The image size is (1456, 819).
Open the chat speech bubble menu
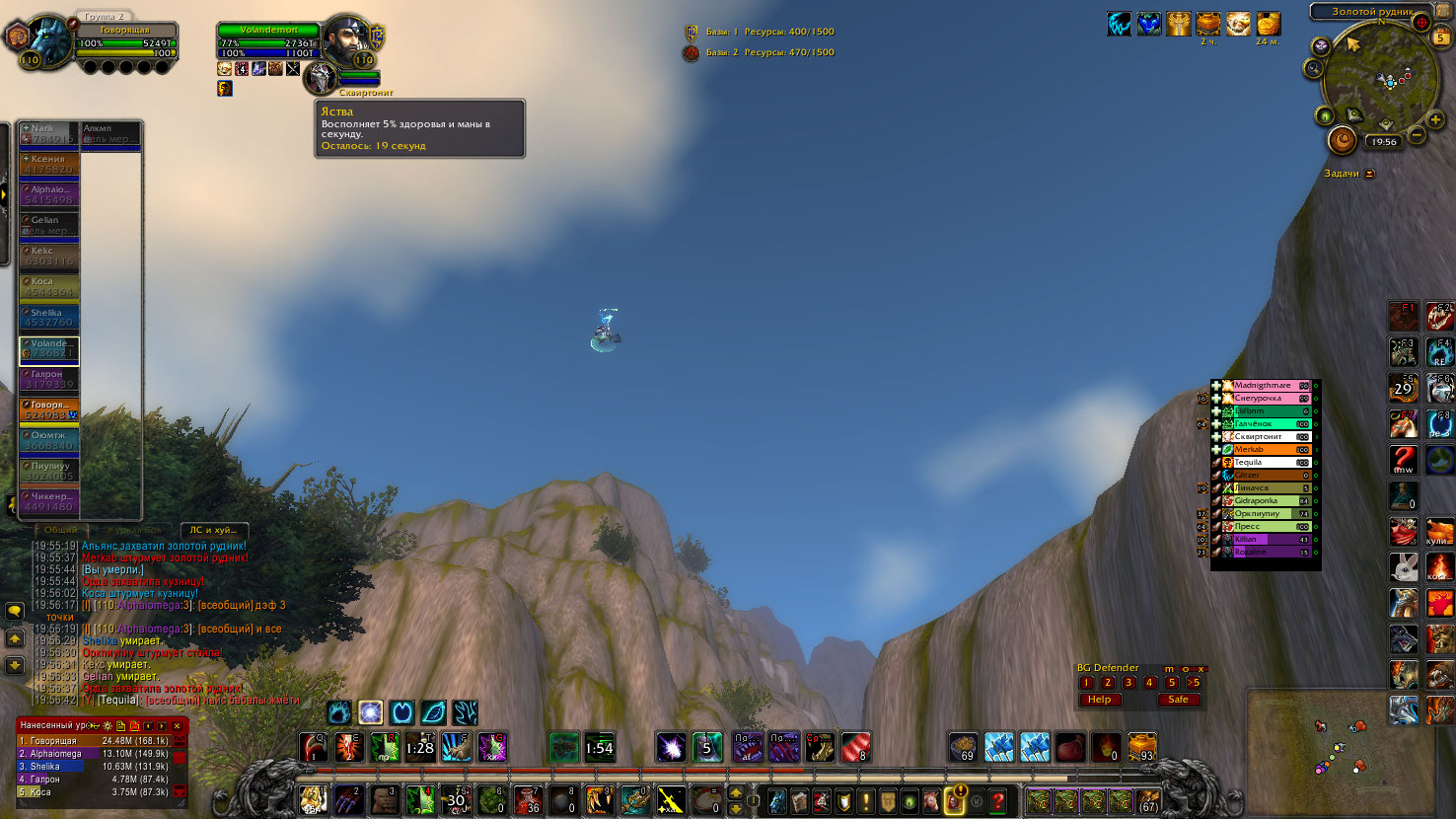tap(15, 612)
